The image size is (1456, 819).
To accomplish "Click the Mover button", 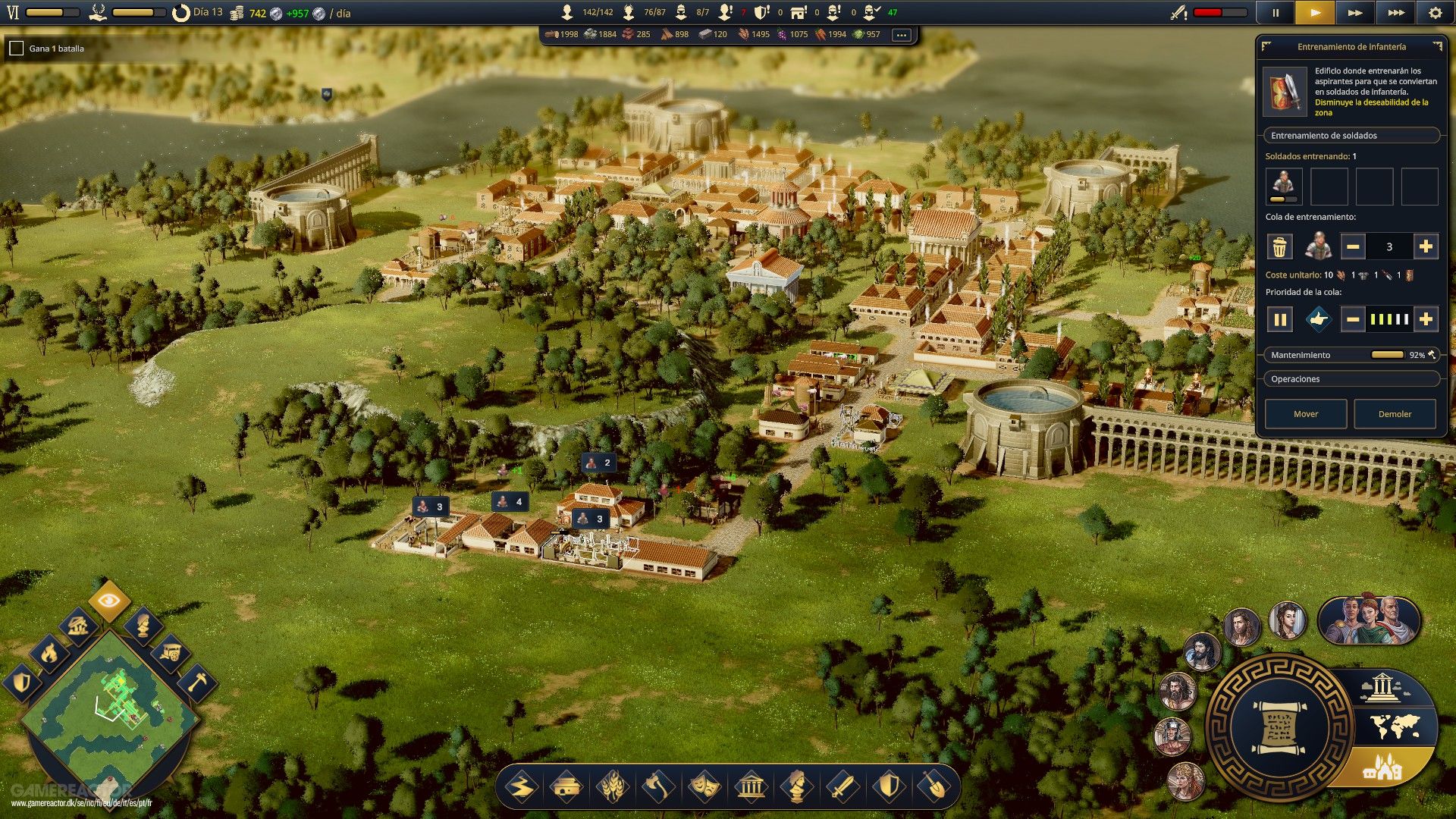I will click(1305, 414).
